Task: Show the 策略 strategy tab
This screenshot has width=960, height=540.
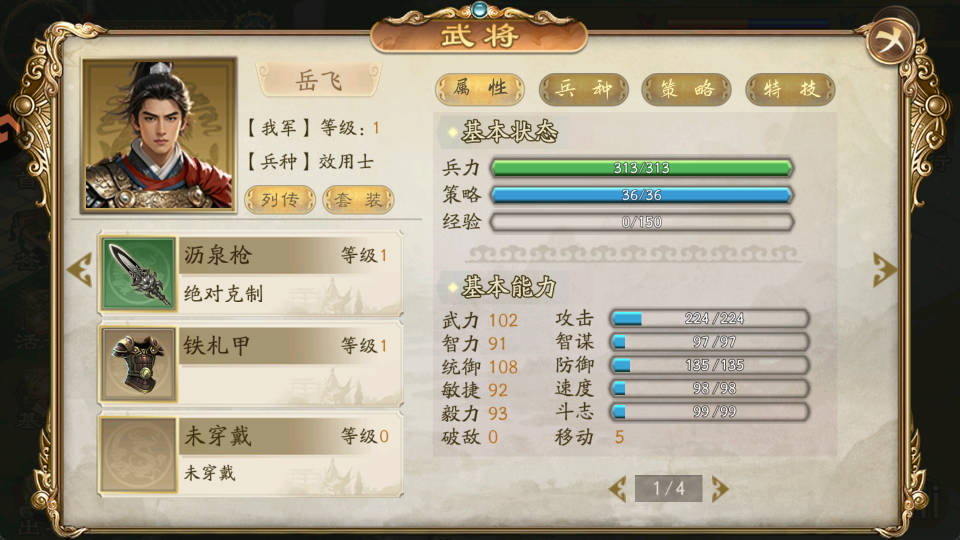Action: (687, 89)
